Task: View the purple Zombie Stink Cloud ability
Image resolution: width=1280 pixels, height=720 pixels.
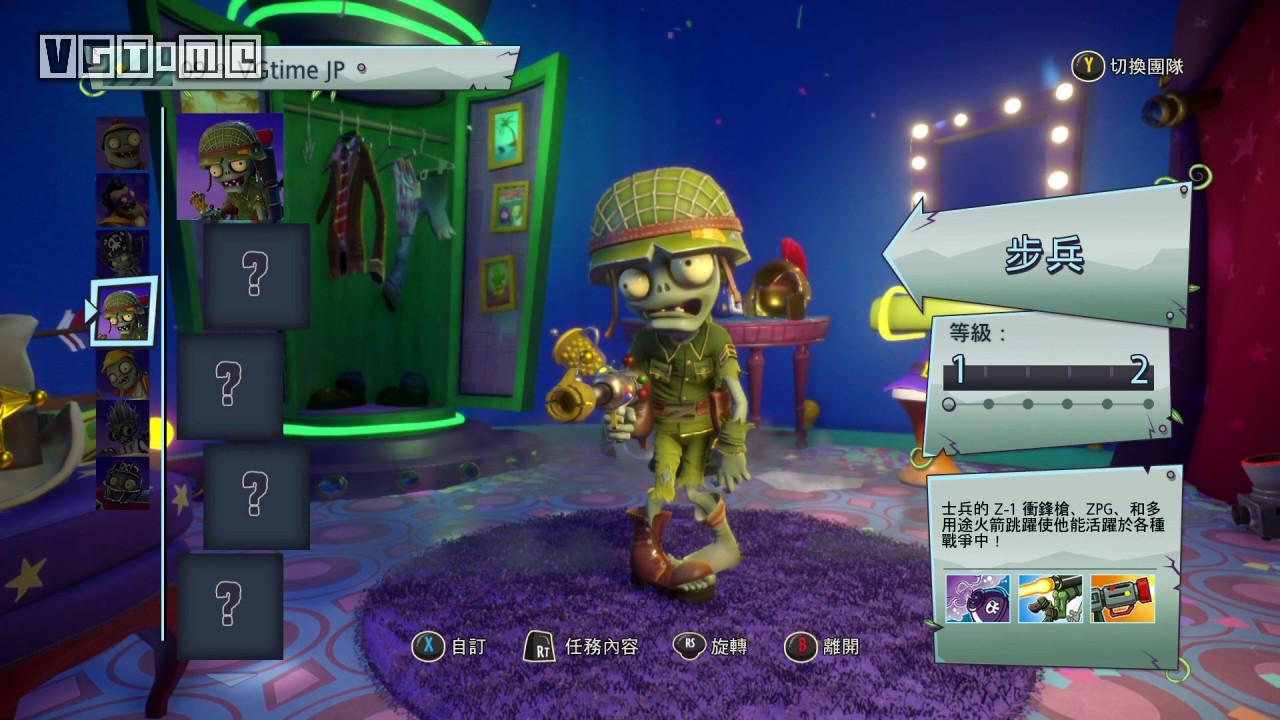Action: point(977,599)
